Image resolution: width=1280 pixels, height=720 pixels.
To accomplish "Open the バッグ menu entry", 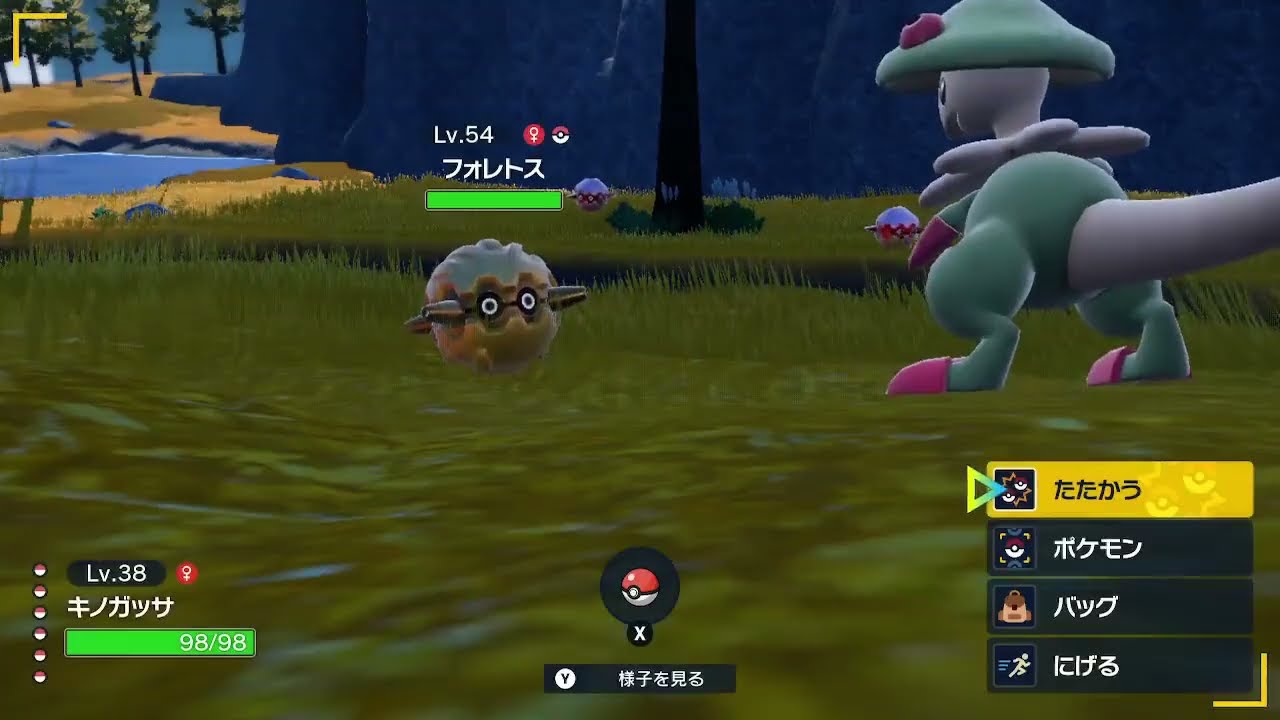I will (x=1085, y=606).
